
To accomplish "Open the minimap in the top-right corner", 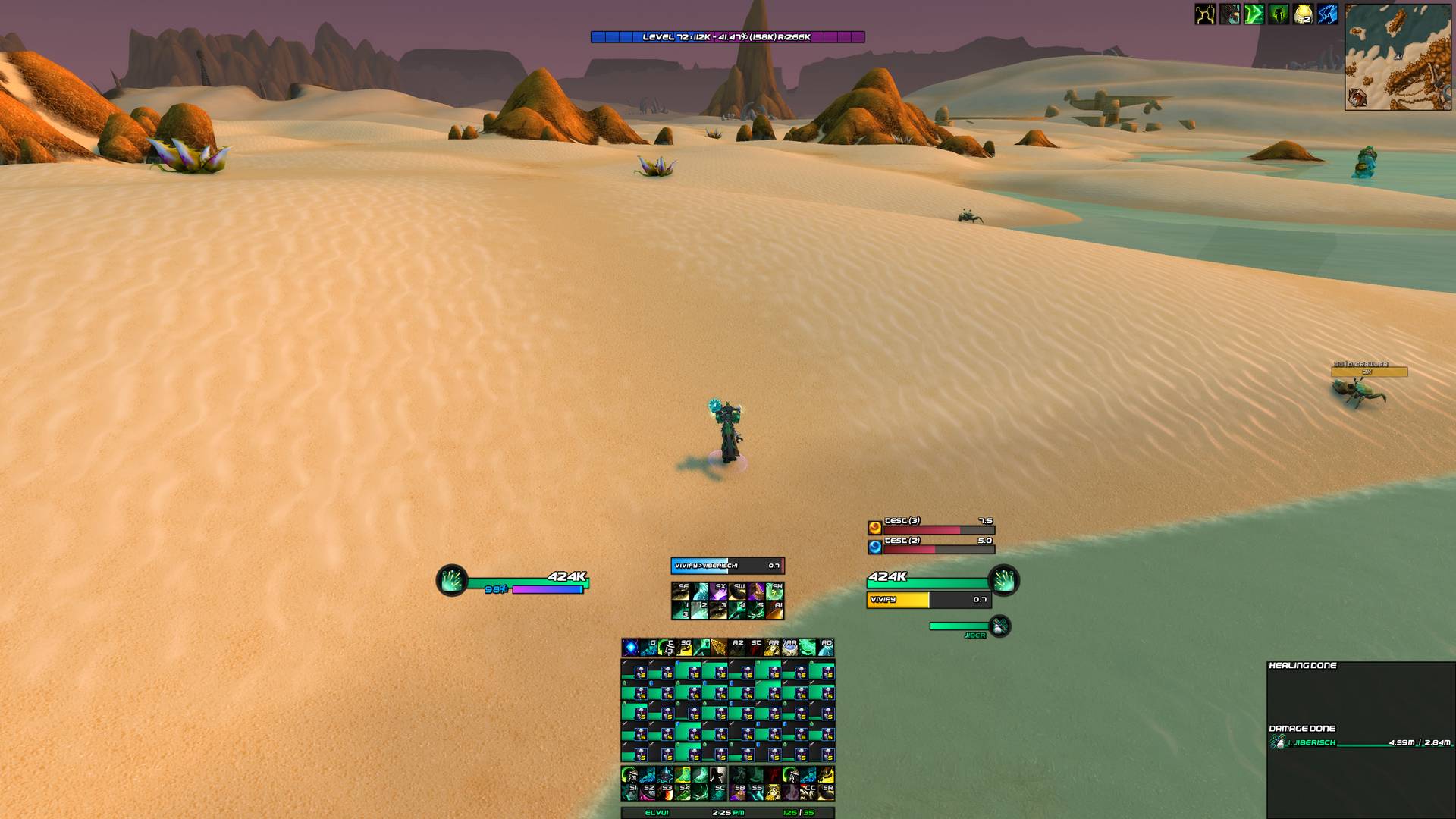I will pos(1398,57).
